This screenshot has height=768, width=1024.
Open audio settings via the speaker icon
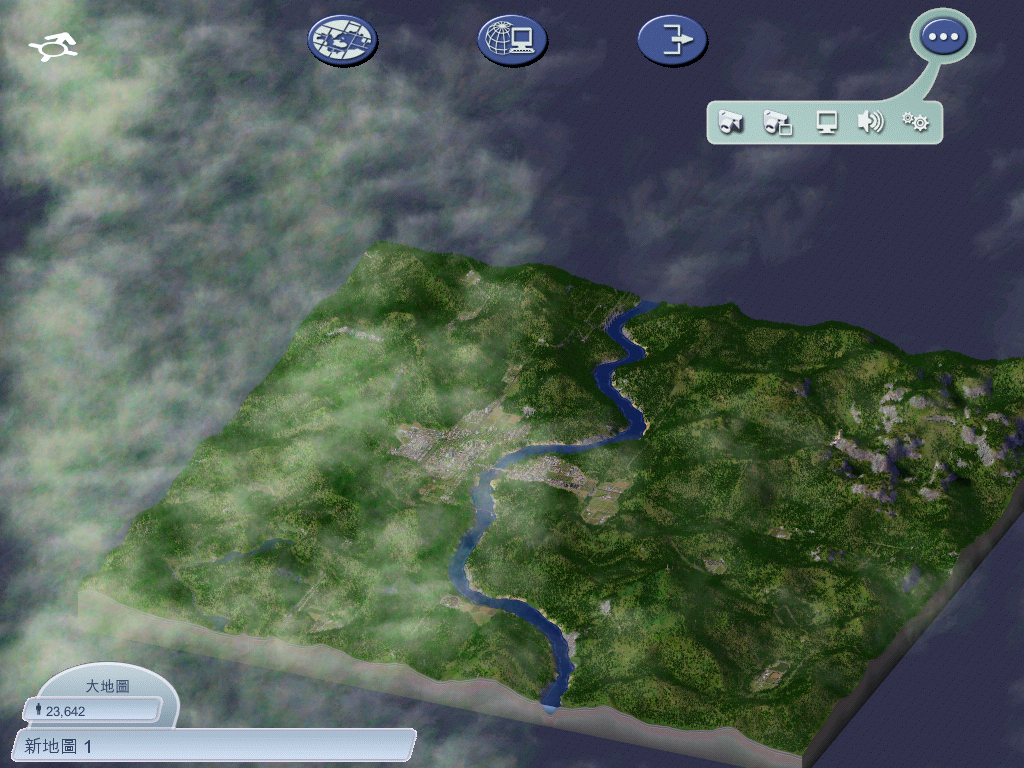tap(870, 123)
